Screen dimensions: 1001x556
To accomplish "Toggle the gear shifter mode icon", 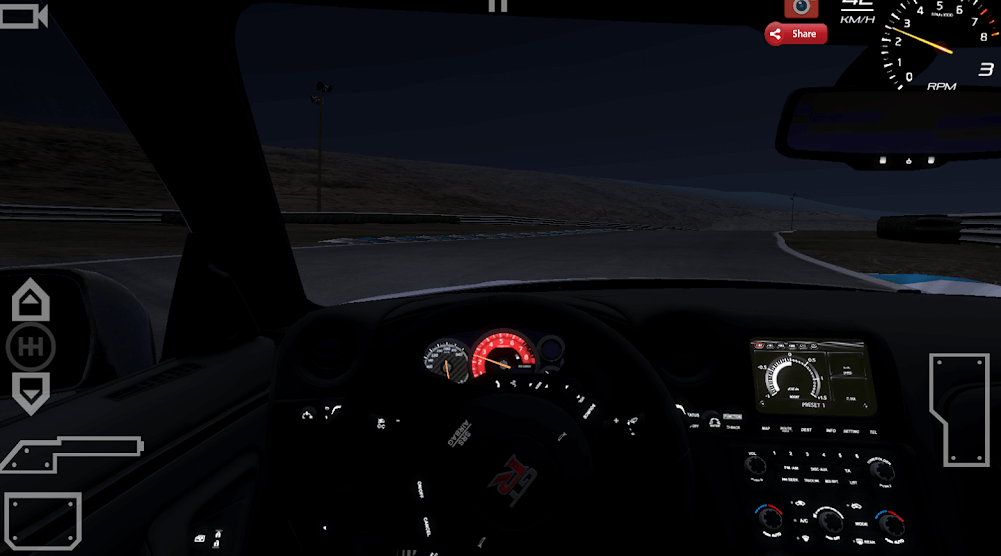I will coord(30,347).
